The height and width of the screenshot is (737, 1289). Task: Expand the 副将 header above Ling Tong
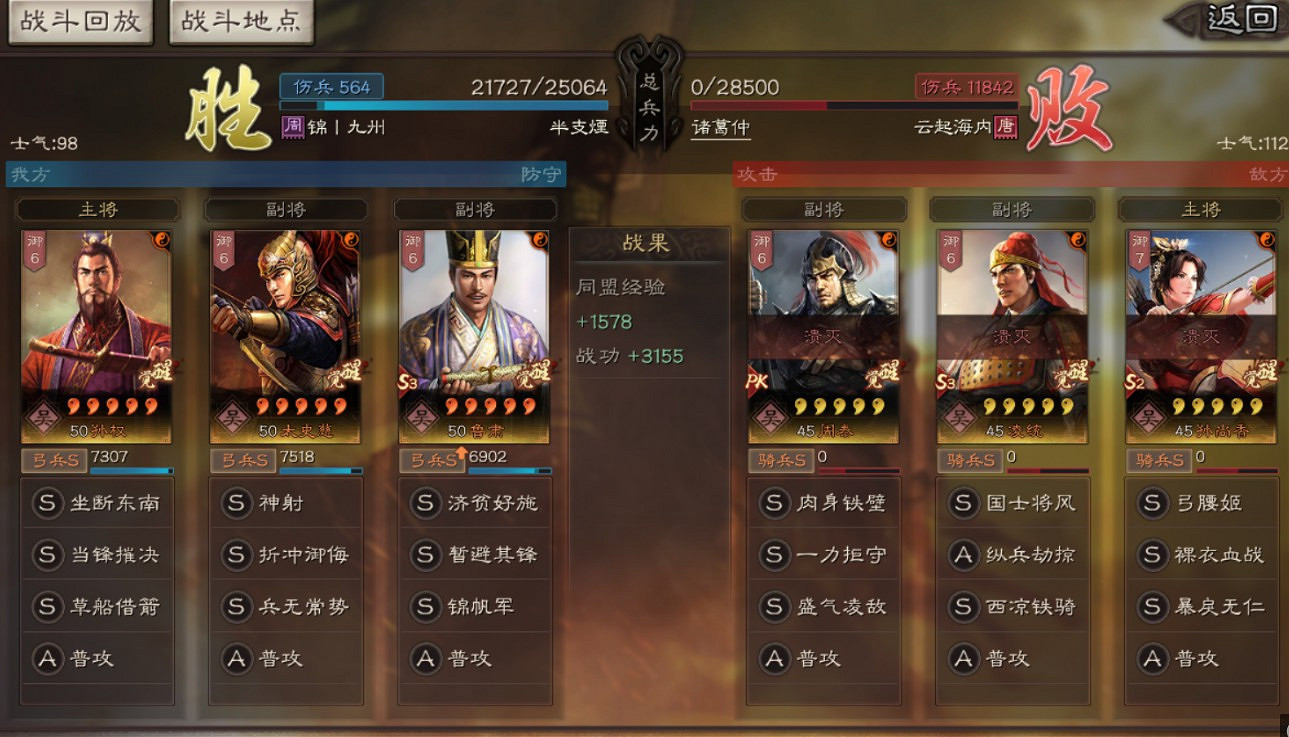pyautogui.click(x=1012, y=209)
